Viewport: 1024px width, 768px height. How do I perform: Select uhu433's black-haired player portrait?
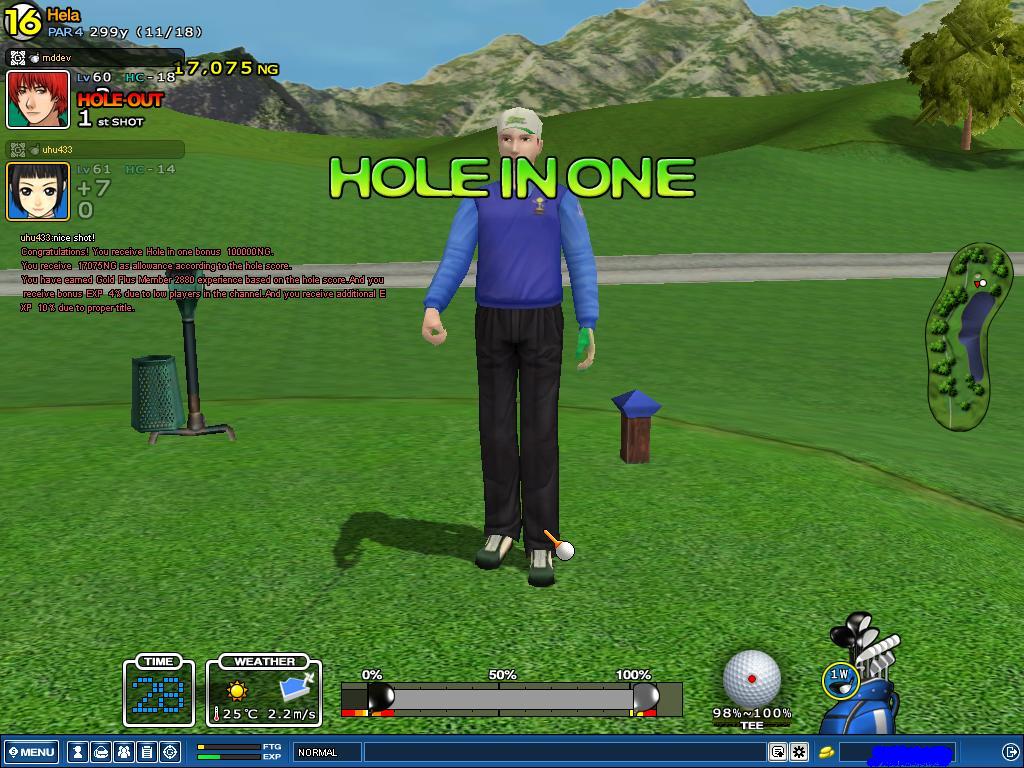[38, 191]
